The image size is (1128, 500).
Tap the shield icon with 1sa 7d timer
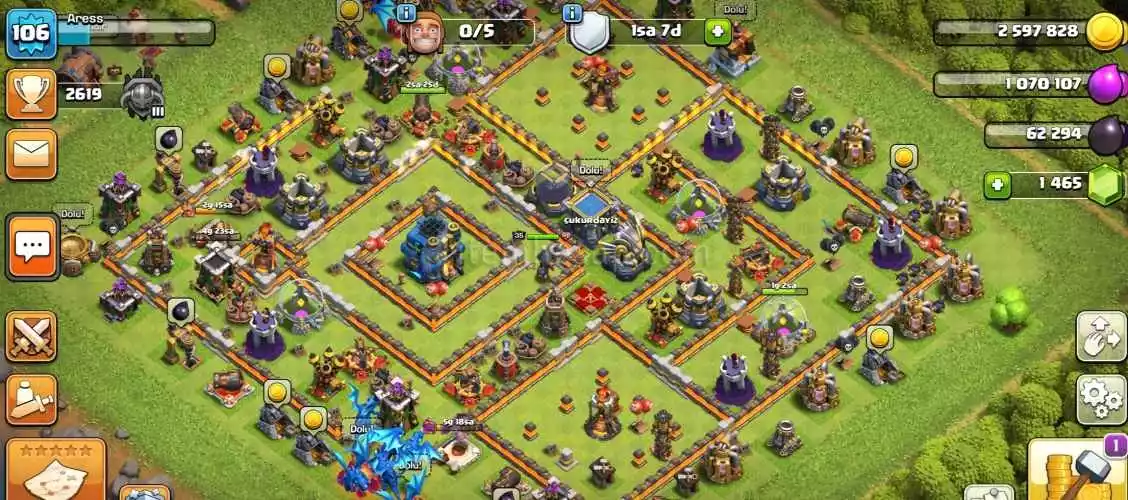tap(590, 33)
